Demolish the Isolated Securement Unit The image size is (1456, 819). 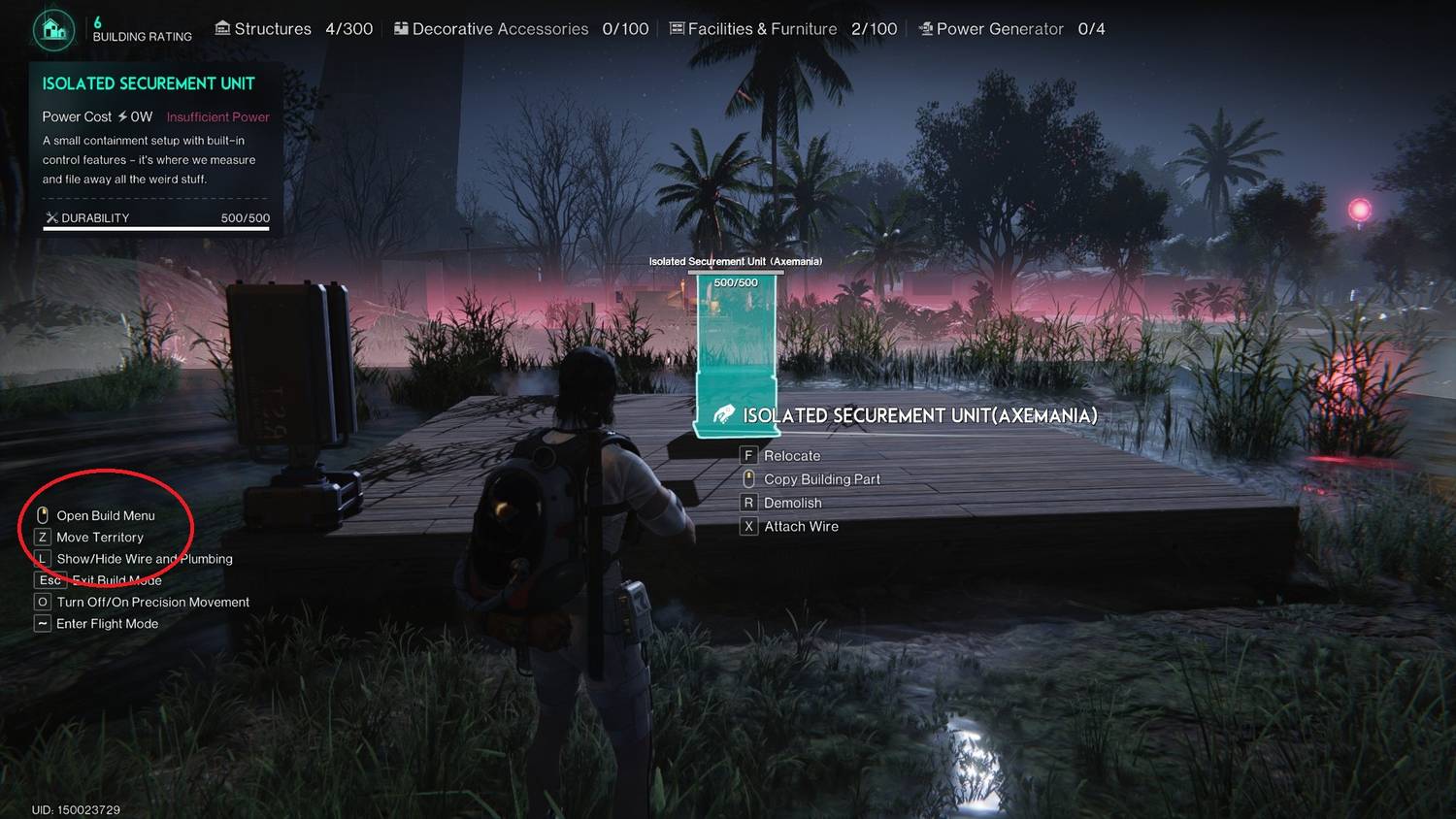tap(792, 503)
